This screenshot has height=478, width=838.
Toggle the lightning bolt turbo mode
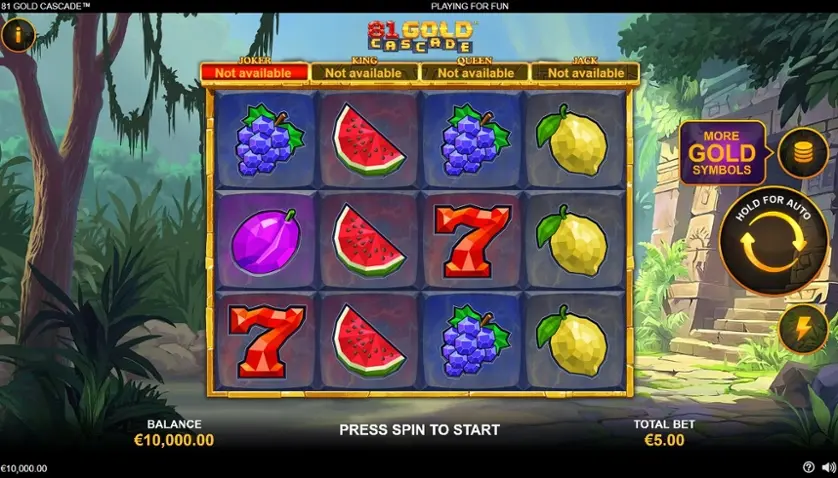click(802, 329)
